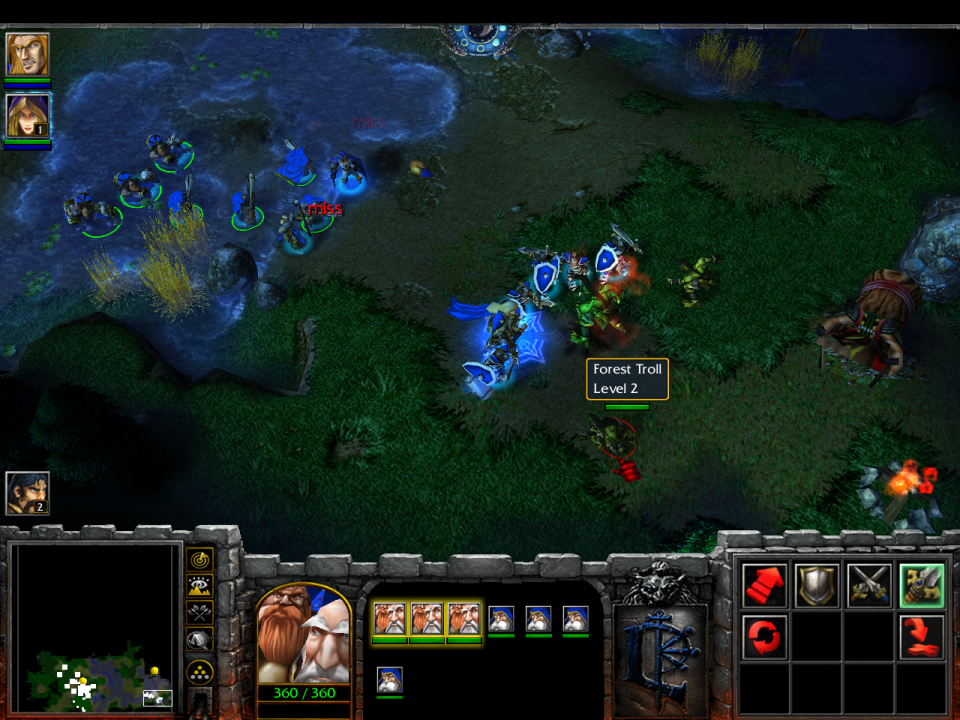Activate the minimap signal ping button
Image resolution: width=960 pixels, height=720 pixels.
200,561
